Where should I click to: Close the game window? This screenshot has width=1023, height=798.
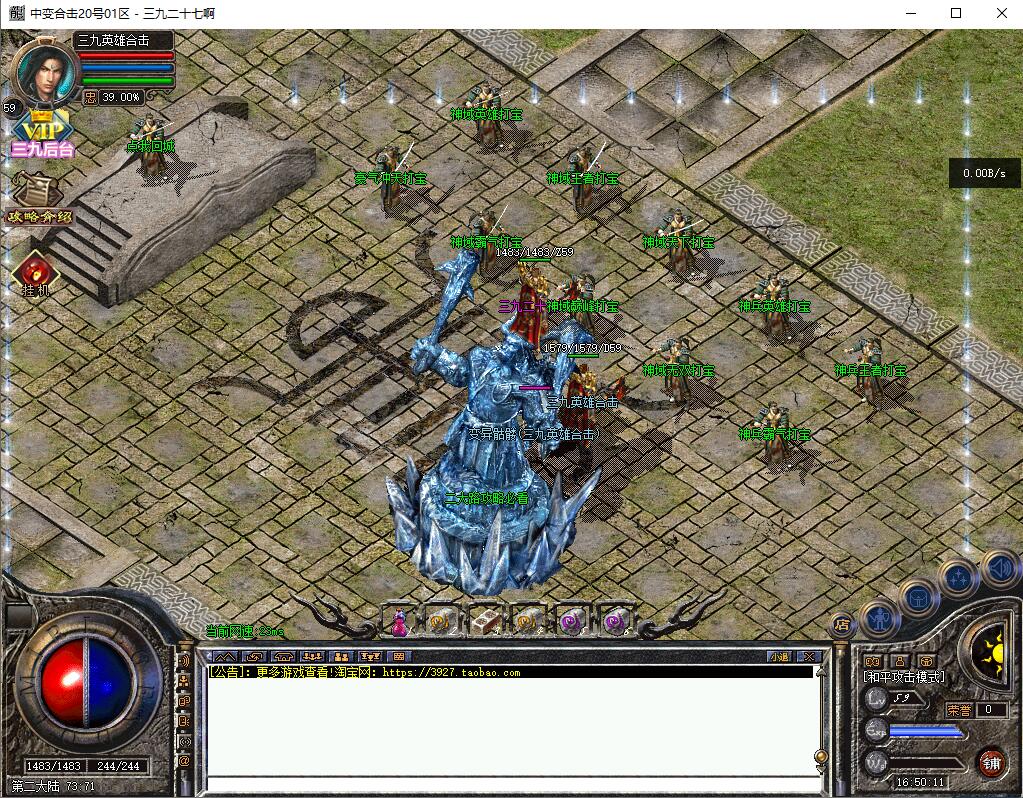click(1002, 13)
